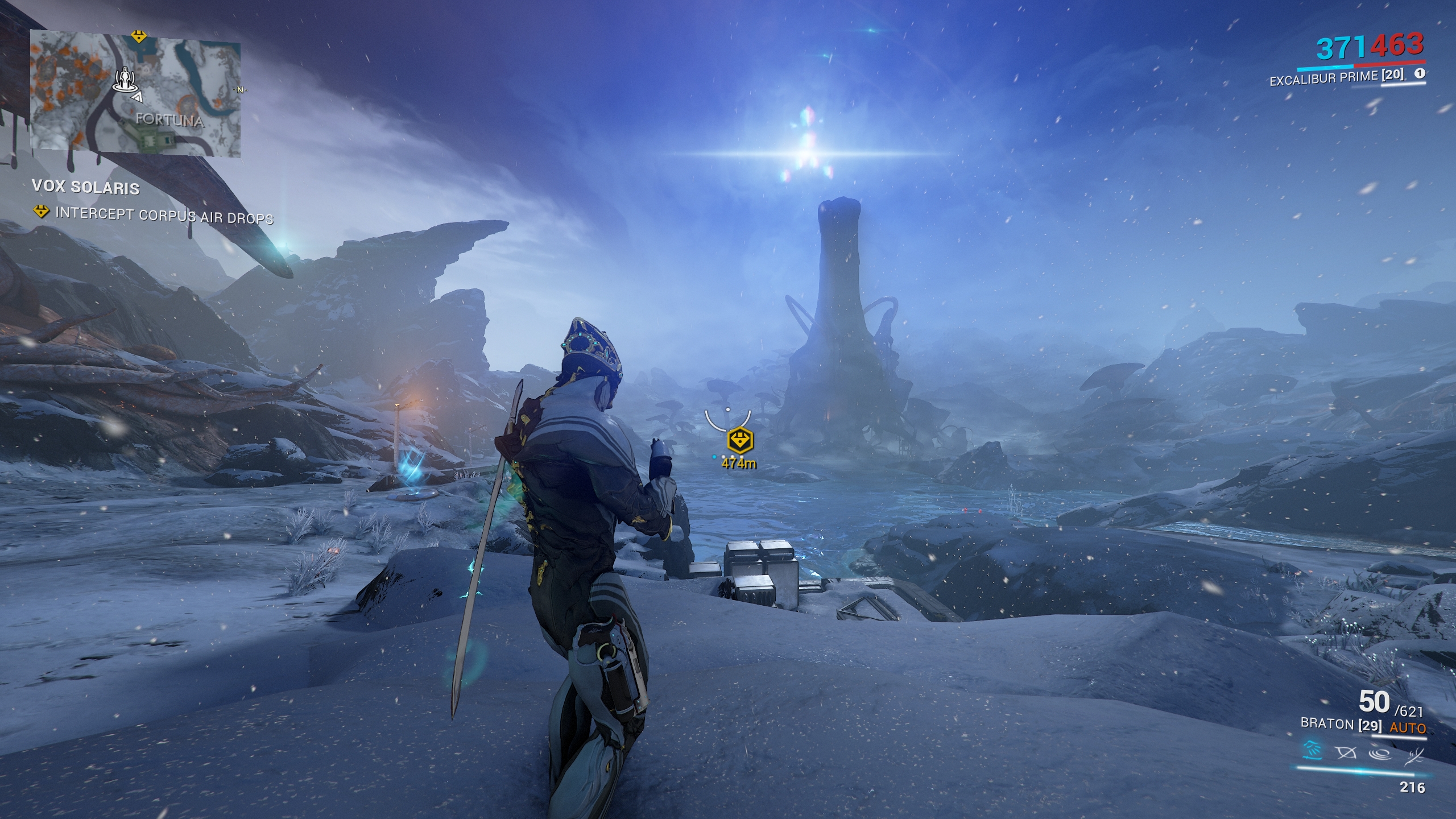The height and width of the screenshot is (819, 1456).
Task: Open the Fortuna minimap
Action: (x=135, y=94)
